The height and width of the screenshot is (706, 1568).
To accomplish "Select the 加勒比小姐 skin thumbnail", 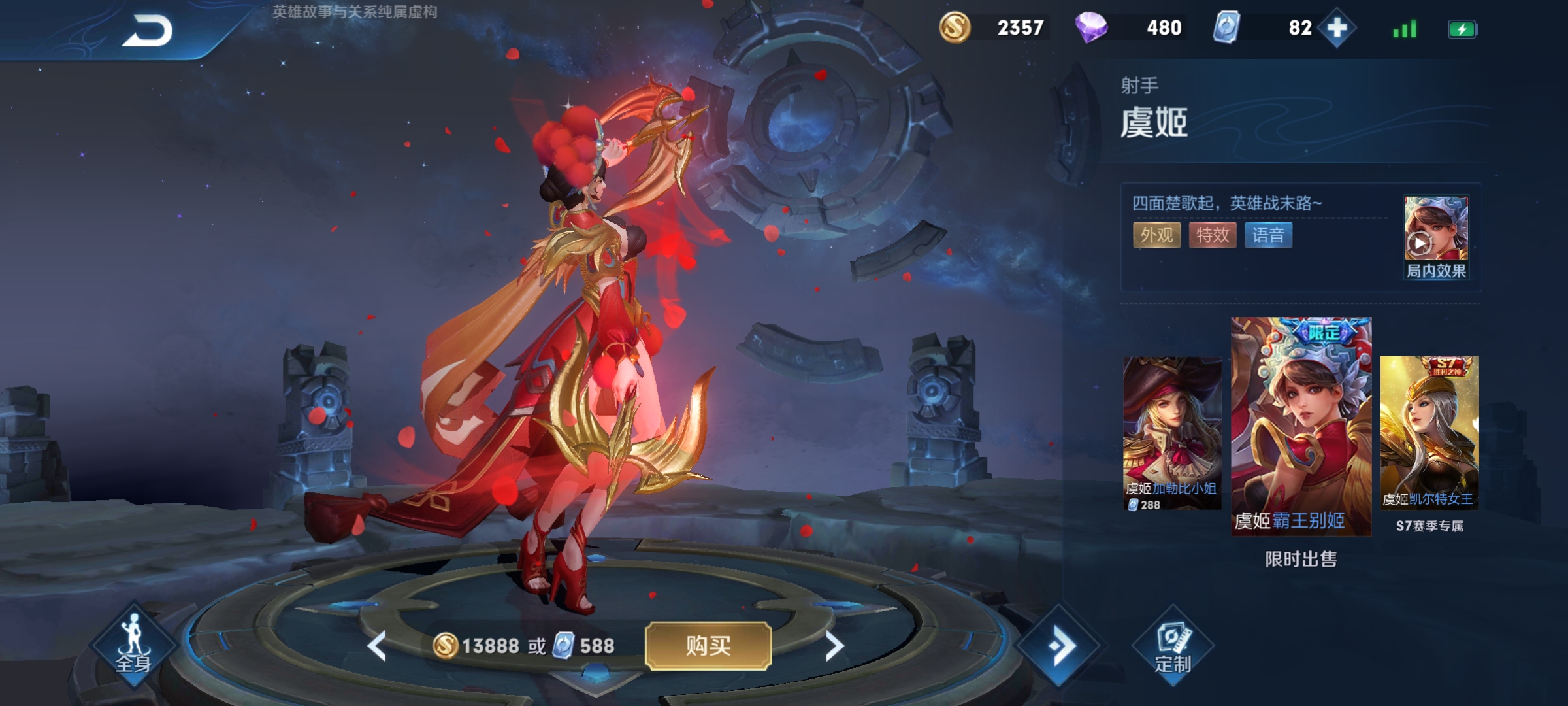I will (1172, 433).
